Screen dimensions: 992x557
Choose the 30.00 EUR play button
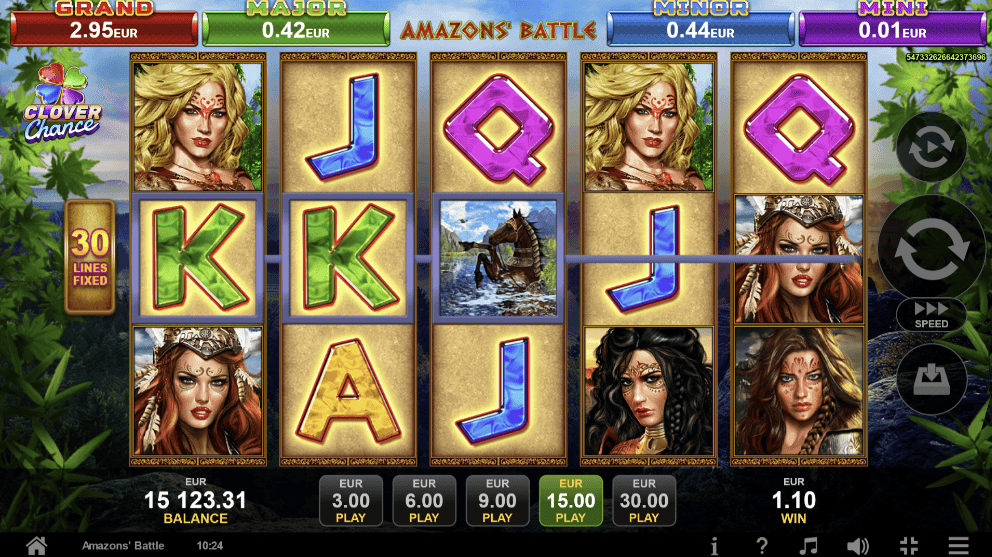[644, 501]
